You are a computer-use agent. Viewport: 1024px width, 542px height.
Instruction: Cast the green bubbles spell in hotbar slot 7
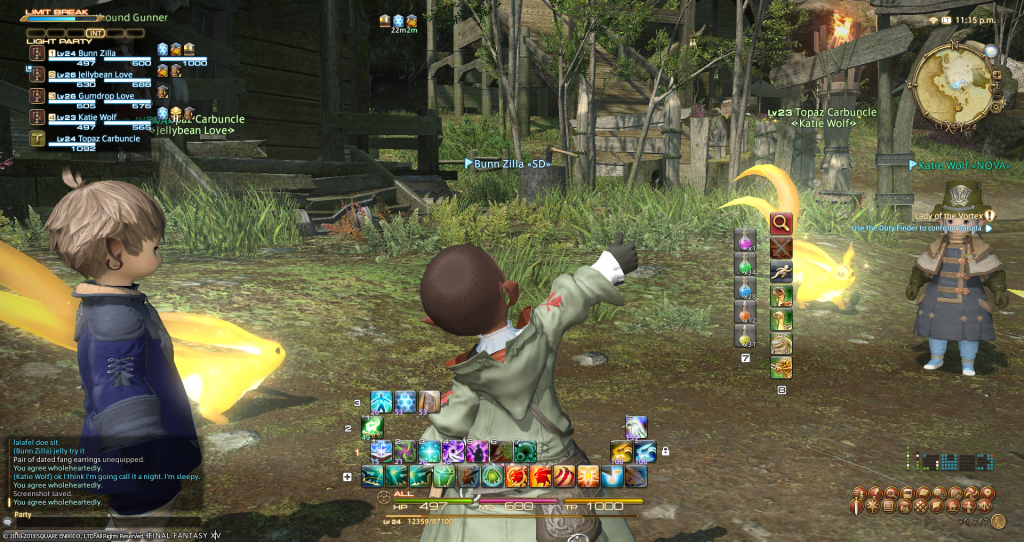[x=526, y=452]
